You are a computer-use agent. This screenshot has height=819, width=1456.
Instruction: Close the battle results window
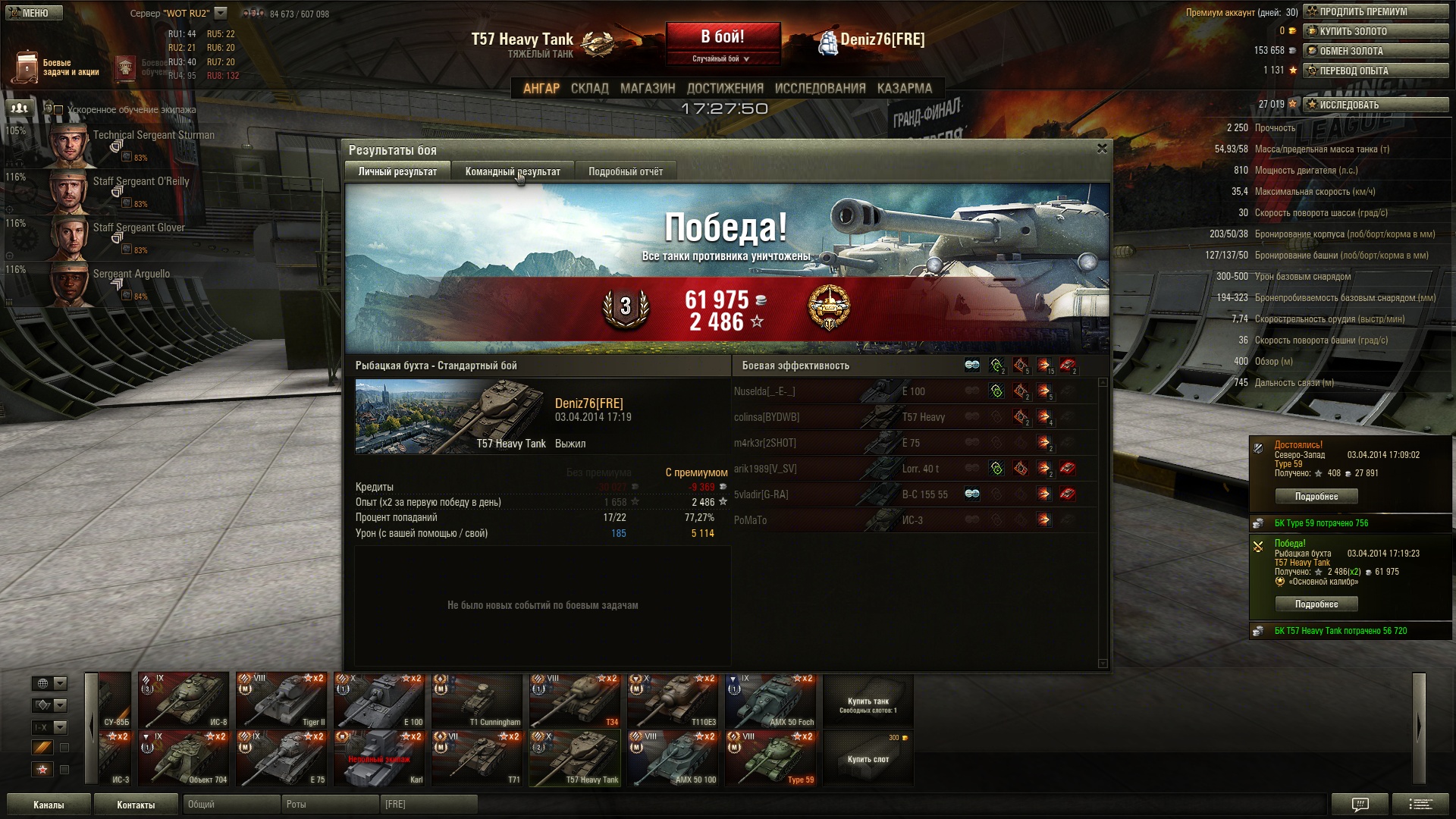[x=1102, y=149]
